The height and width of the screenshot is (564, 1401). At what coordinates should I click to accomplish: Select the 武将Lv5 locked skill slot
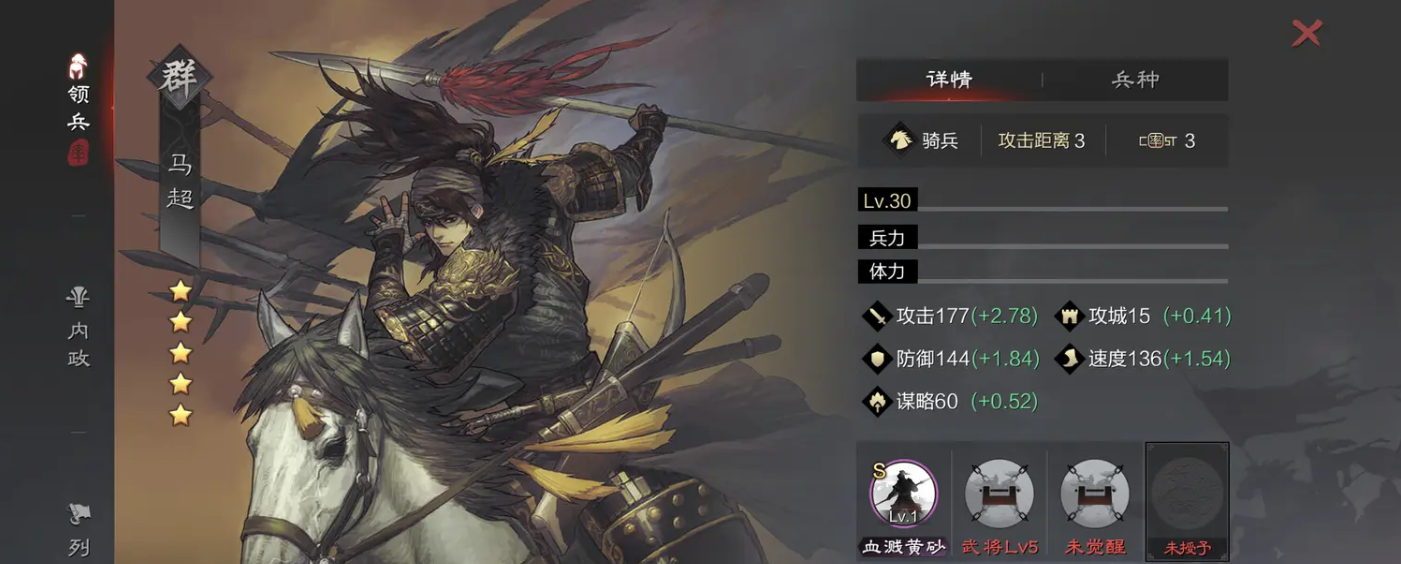tap(999, 498)
